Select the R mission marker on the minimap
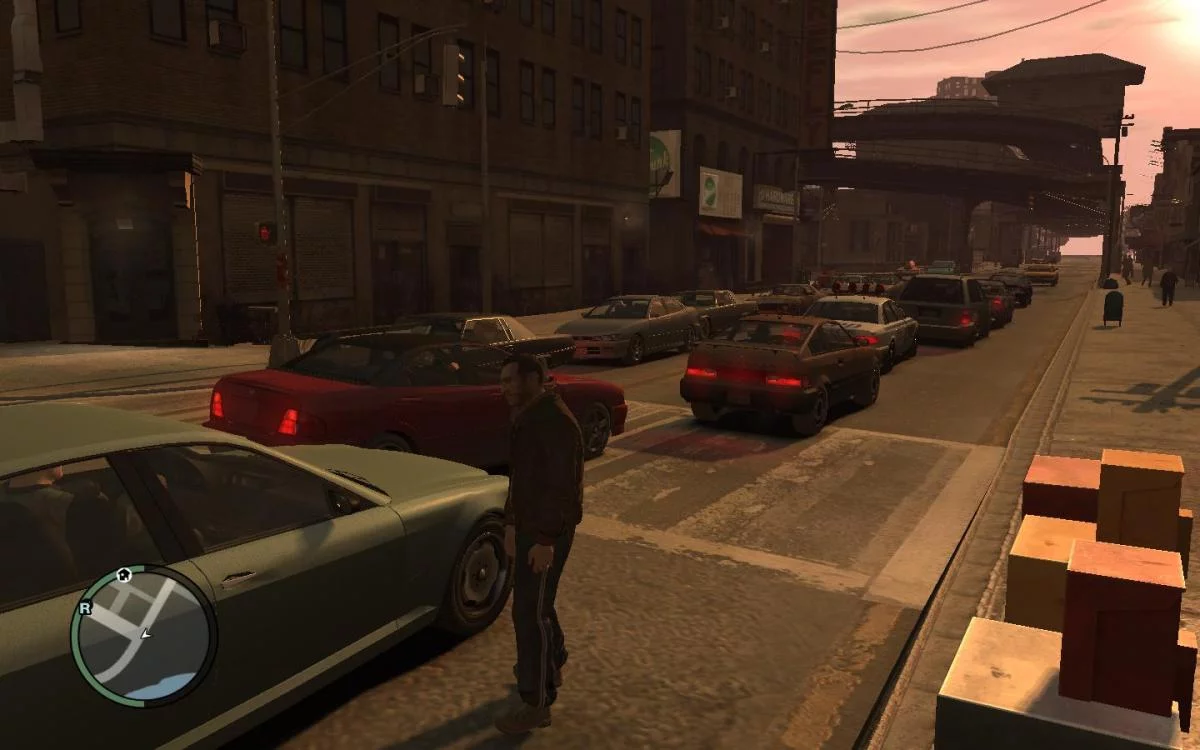1200x750 pixels. pos(85,607)
